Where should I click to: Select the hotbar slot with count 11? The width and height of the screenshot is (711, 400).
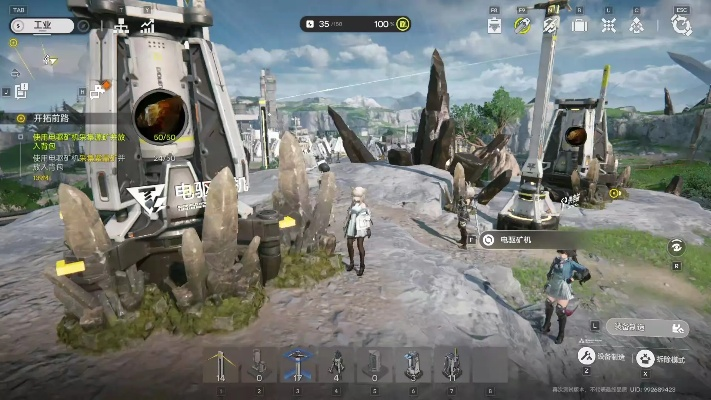tap(451, 364)
